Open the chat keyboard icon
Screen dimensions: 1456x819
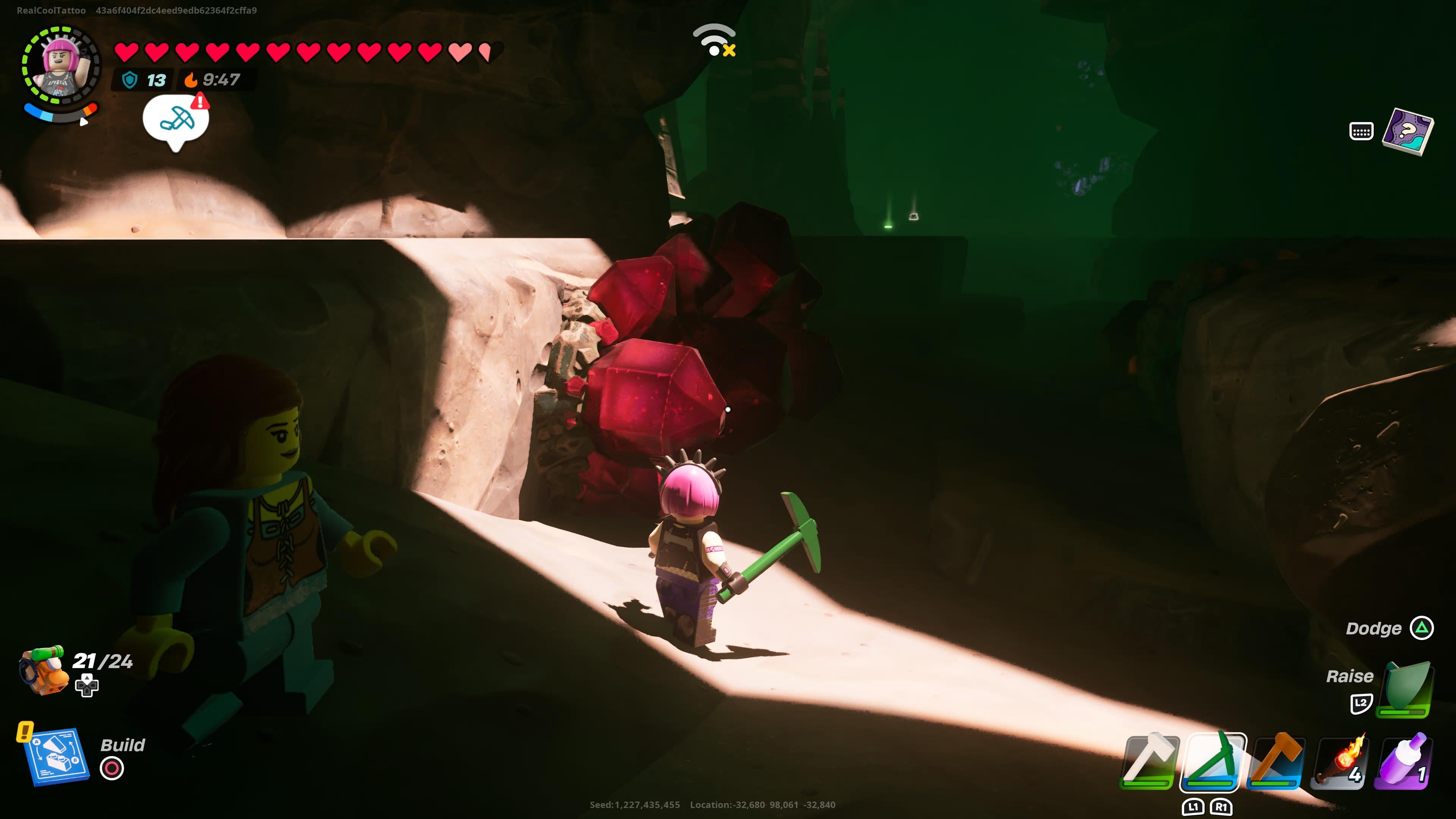coord(1361,132)
